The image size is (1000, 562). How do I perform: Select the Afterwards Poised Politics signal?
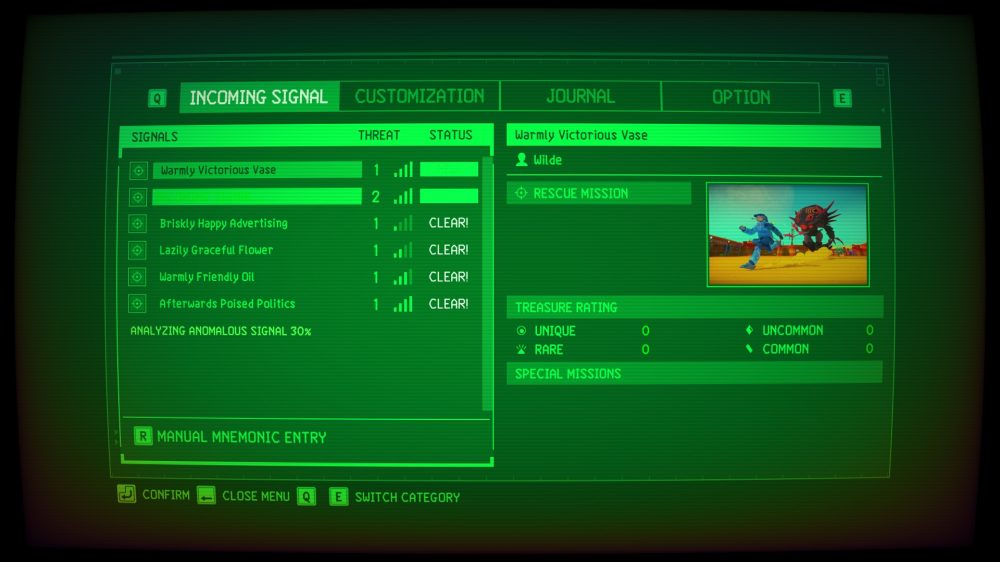[227, 304]
